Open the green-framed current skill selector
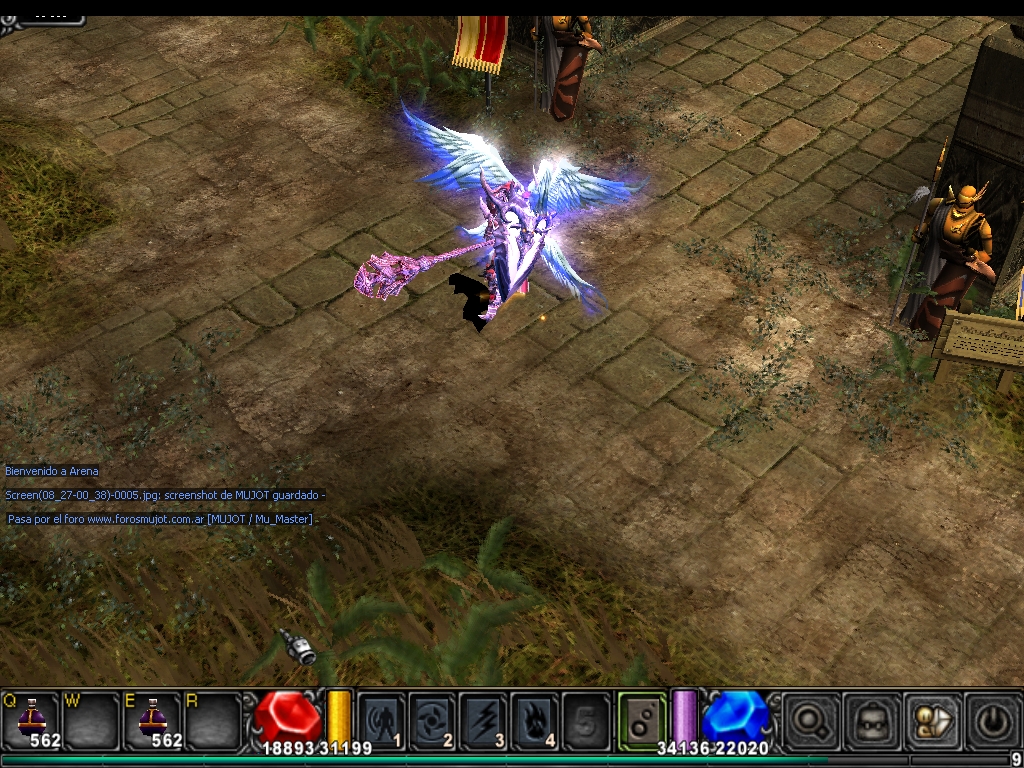Viewport: 1024px width, 768px height. (x=641, y=719)
